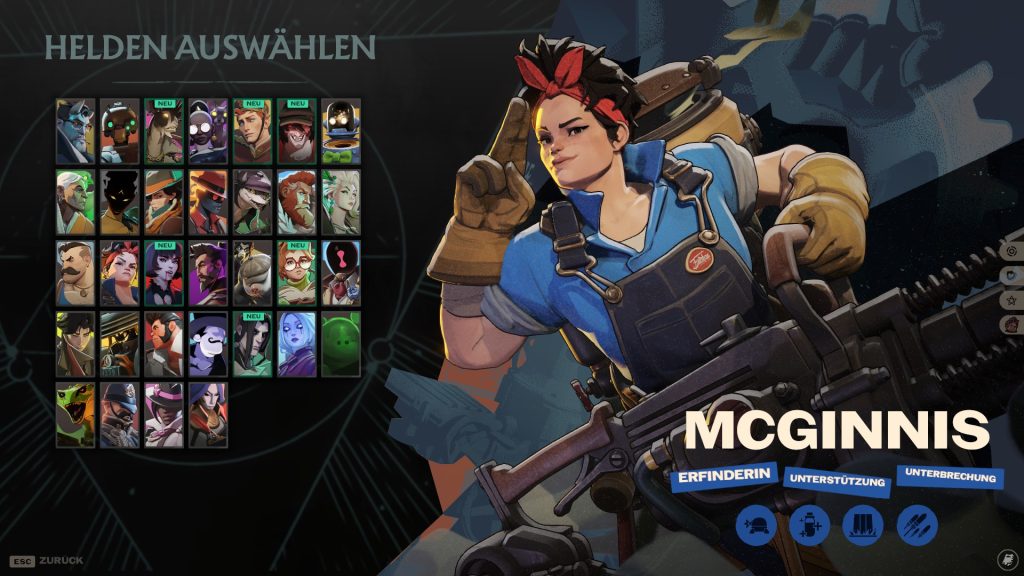Click the star favorite button on right edge
Screen dimensions: 1024x576
click(x=1012, y=298)
